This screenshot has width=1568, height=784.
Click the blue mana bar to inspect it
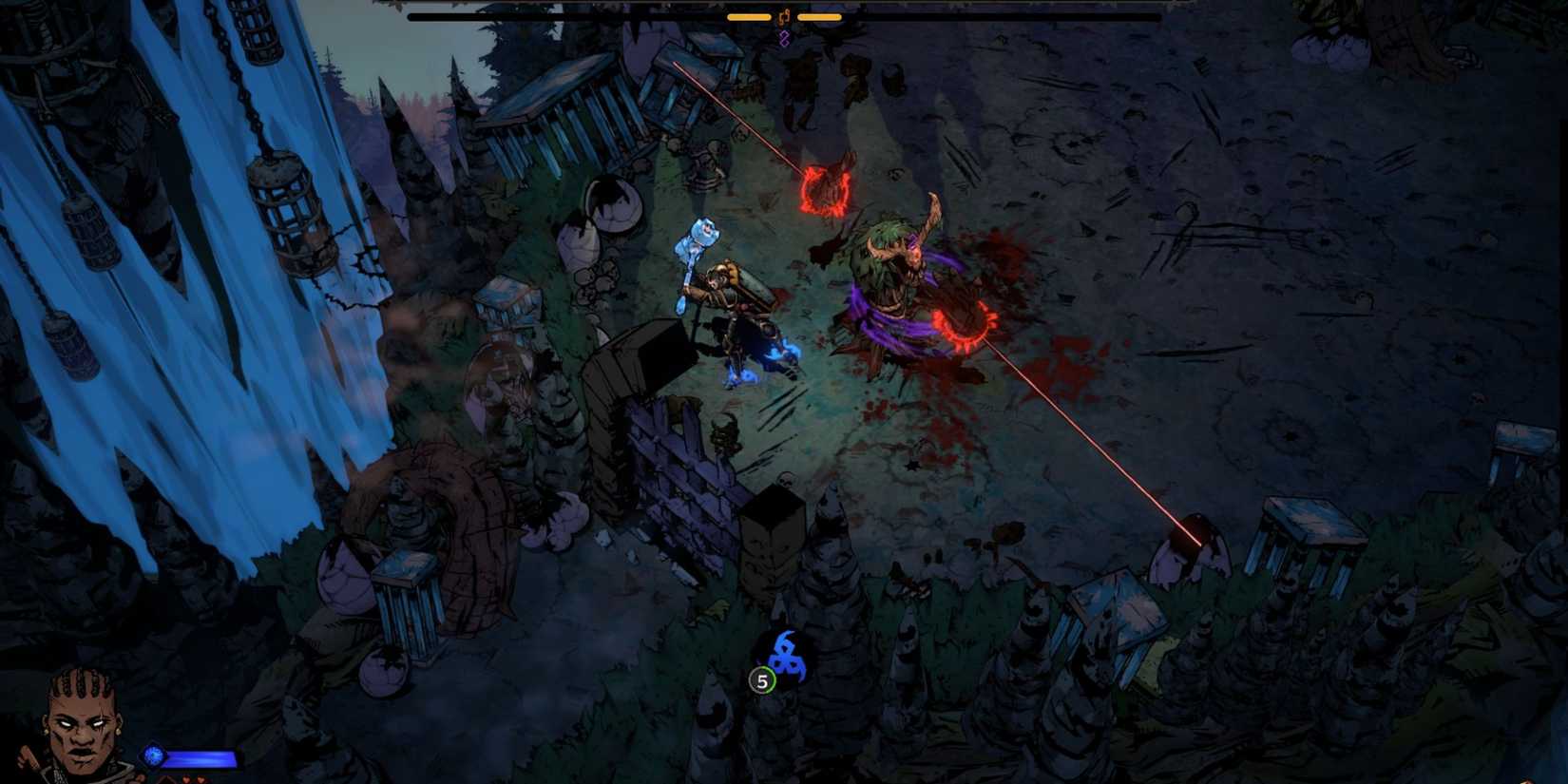coord(201,757)
